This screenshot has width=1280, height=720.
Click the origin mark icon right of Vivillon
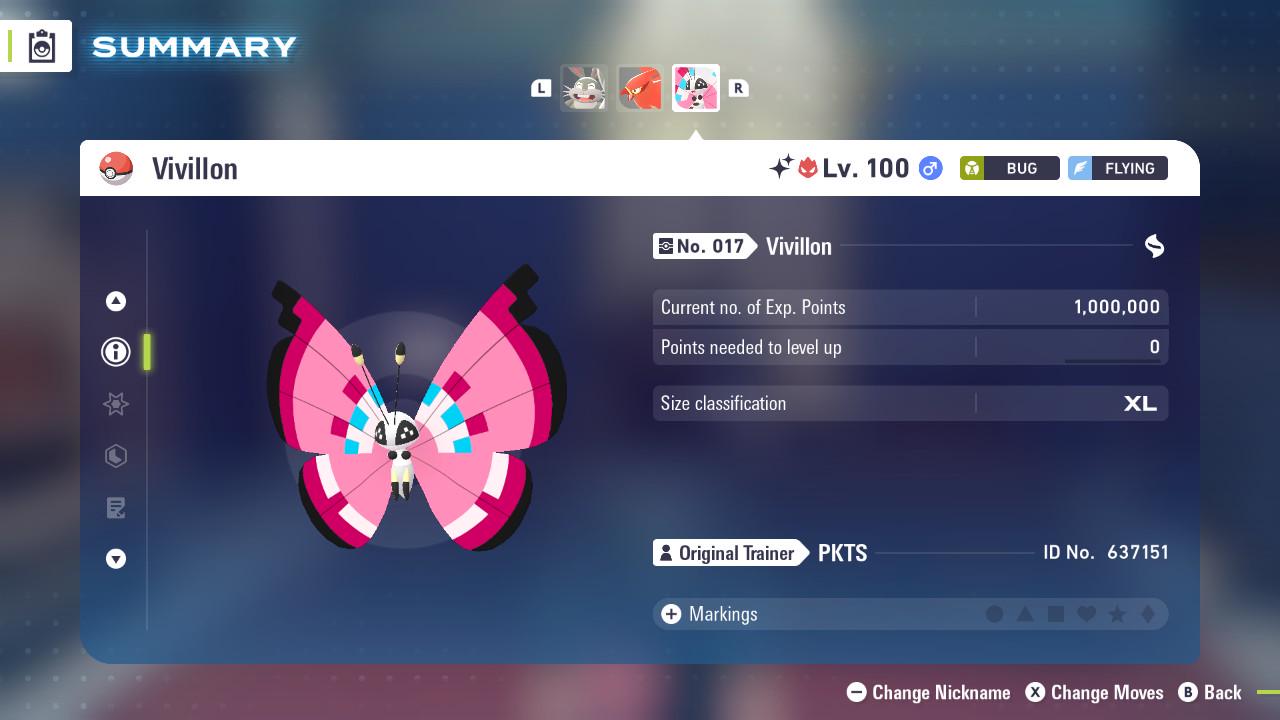(1154, 246)
